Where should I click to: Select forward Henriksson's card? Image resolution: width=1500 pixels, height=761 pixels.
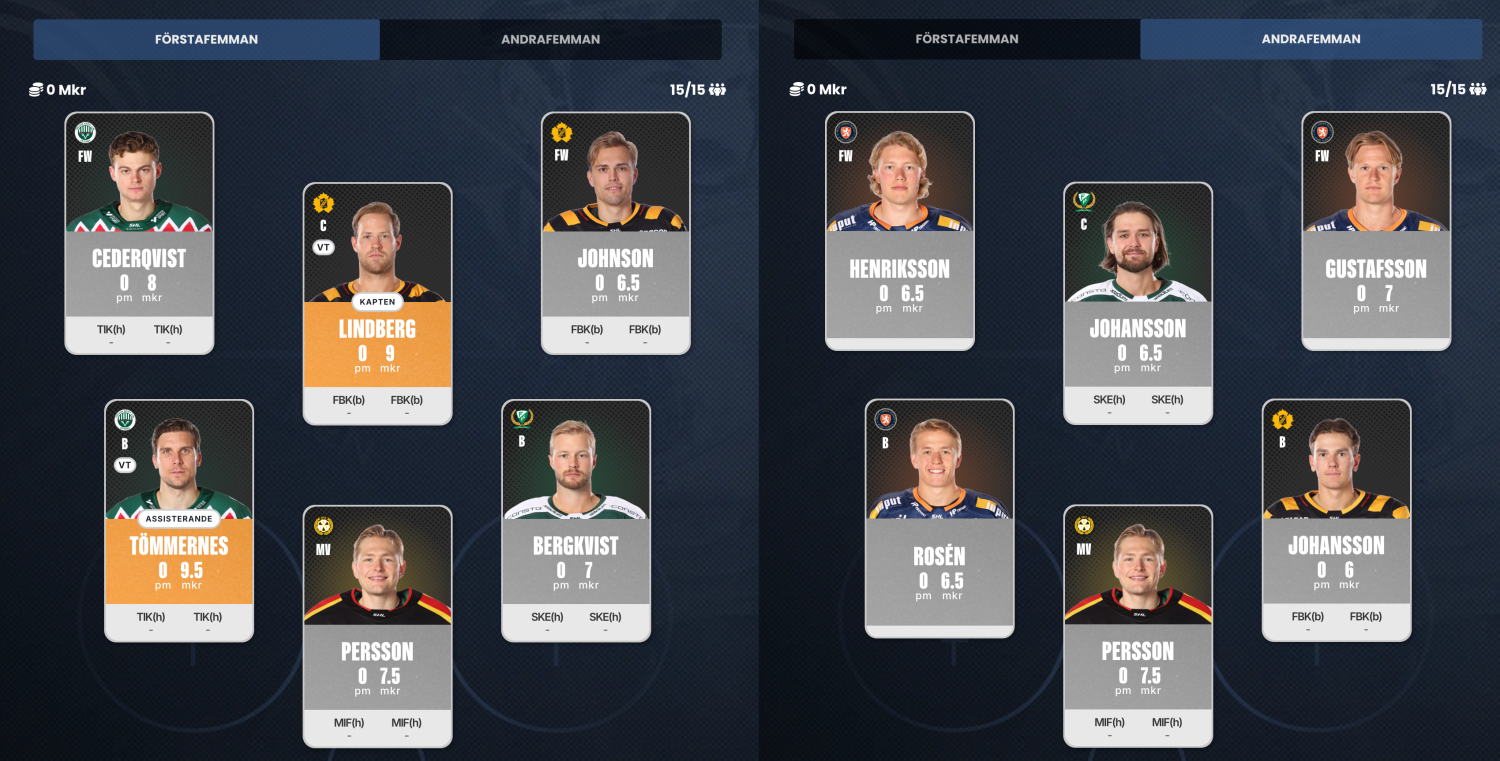click(x=899, y=231)
